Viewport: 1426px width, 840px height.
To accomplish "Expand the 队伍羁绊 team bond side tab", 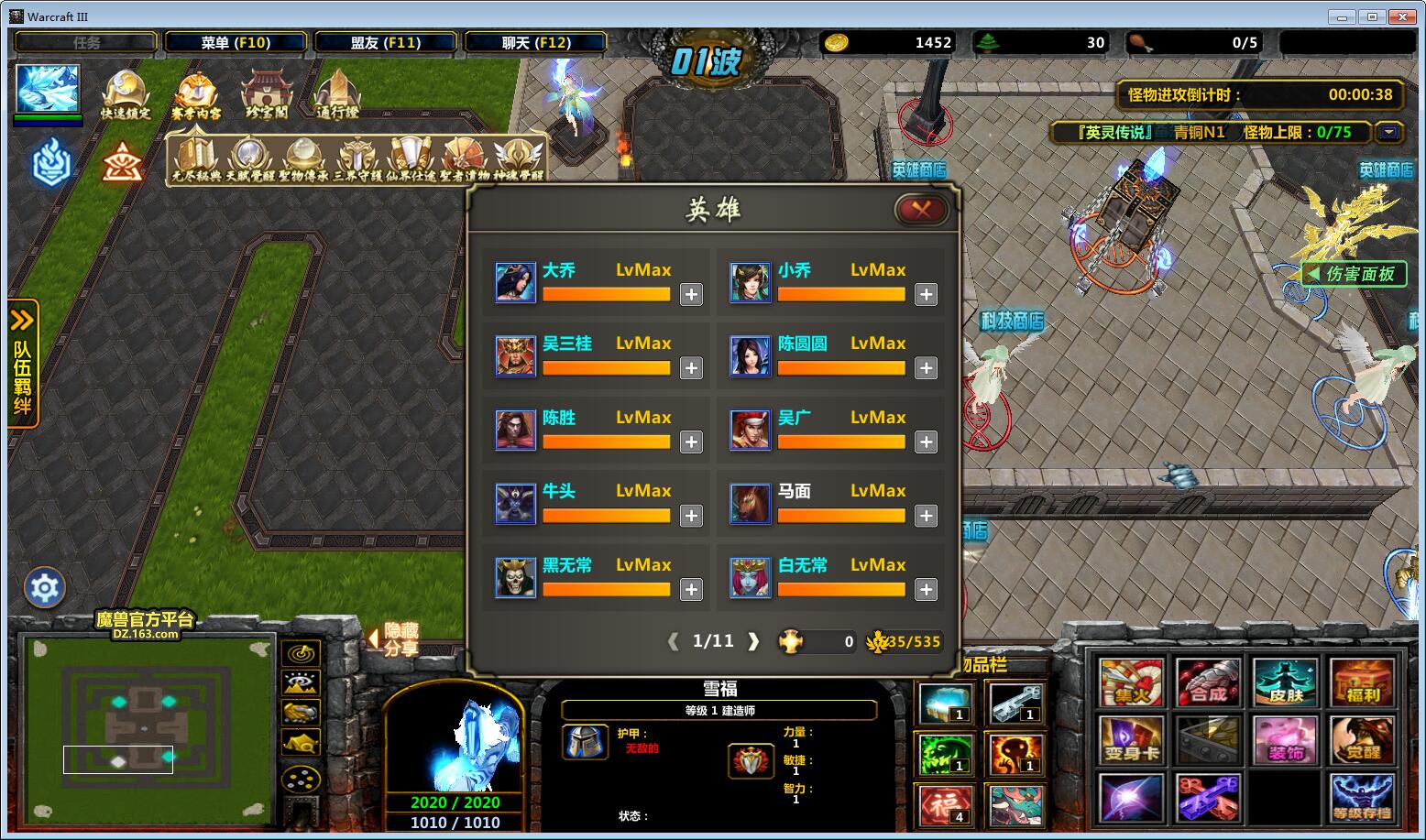I will click(23, 364).
